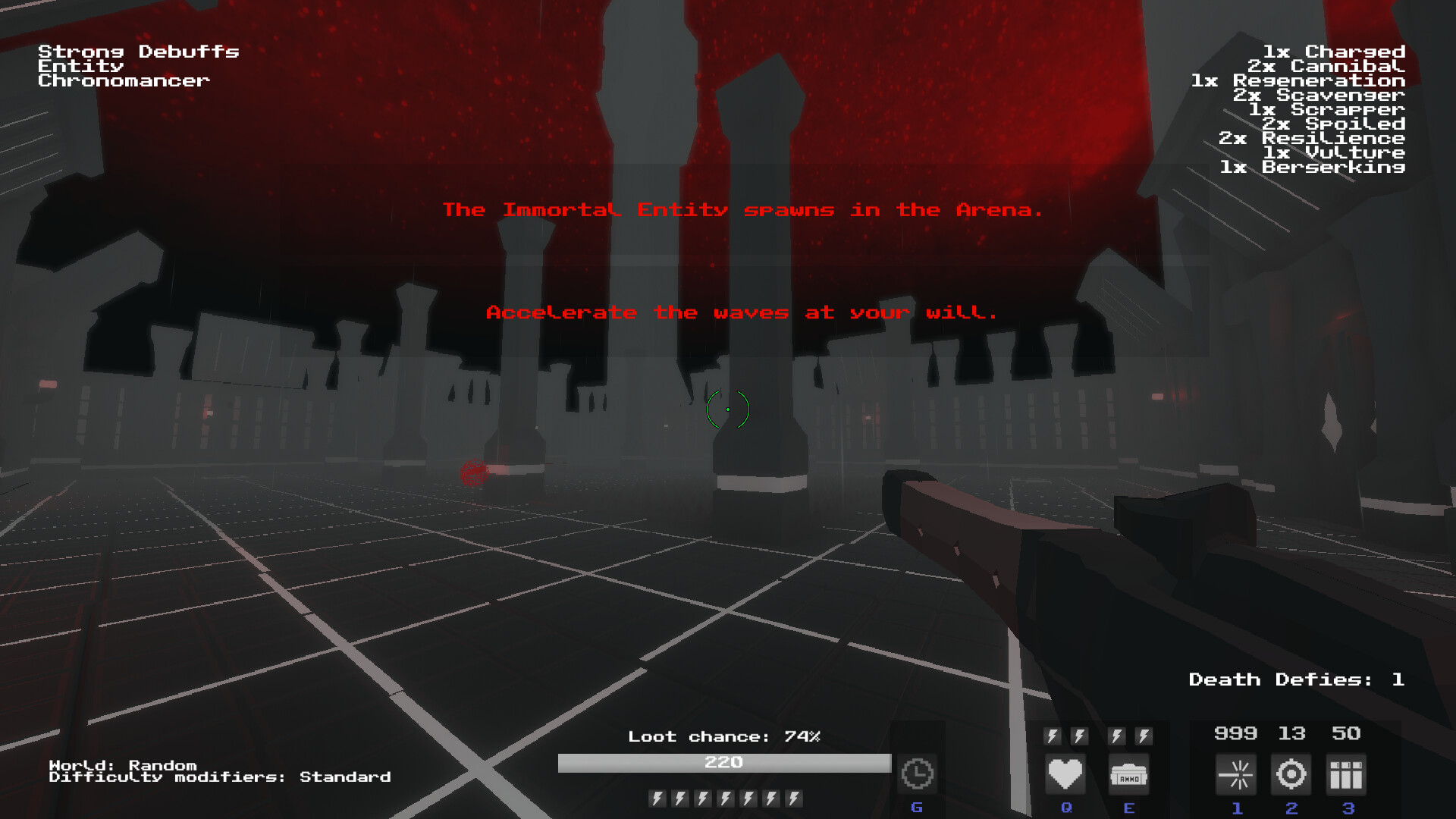Use the ammo crate icon bound to E
This screenshot has width=1456, height=819.
[x=1129, y=773]
